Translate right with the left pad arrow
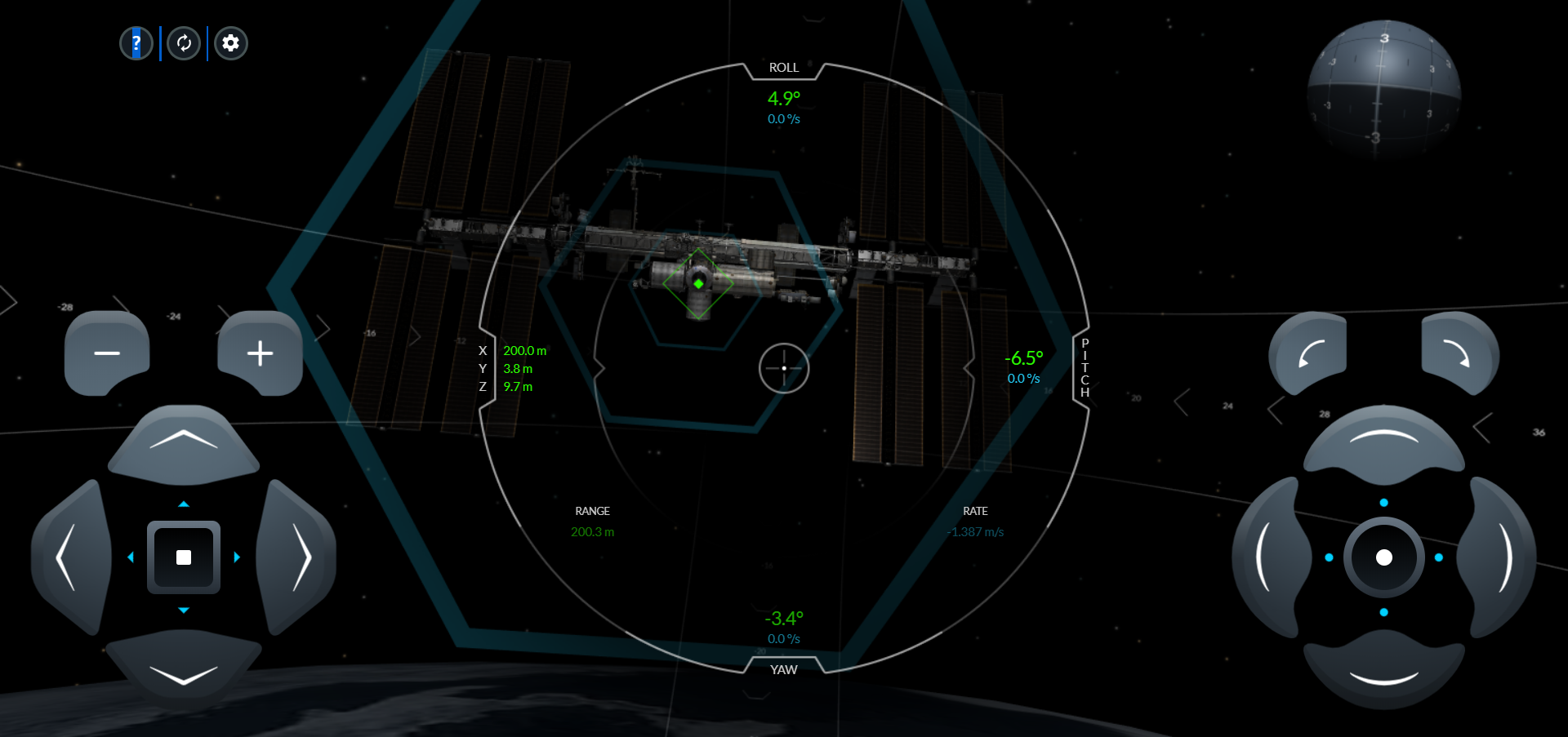 [297, 557]
